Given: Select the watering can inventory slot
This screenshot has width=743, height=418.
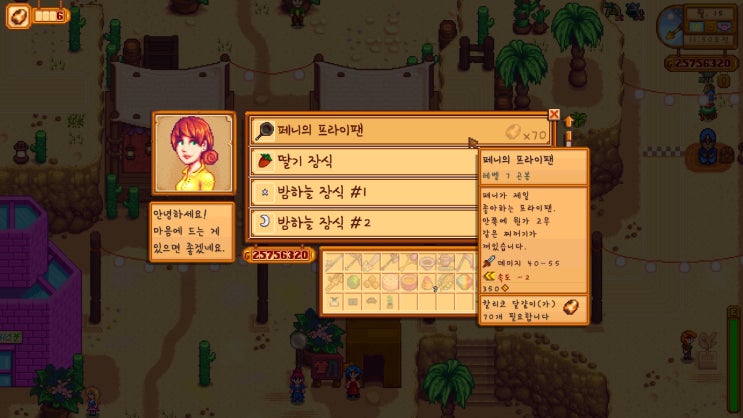Looking at the screenshot, I should [x=446, y=262].
